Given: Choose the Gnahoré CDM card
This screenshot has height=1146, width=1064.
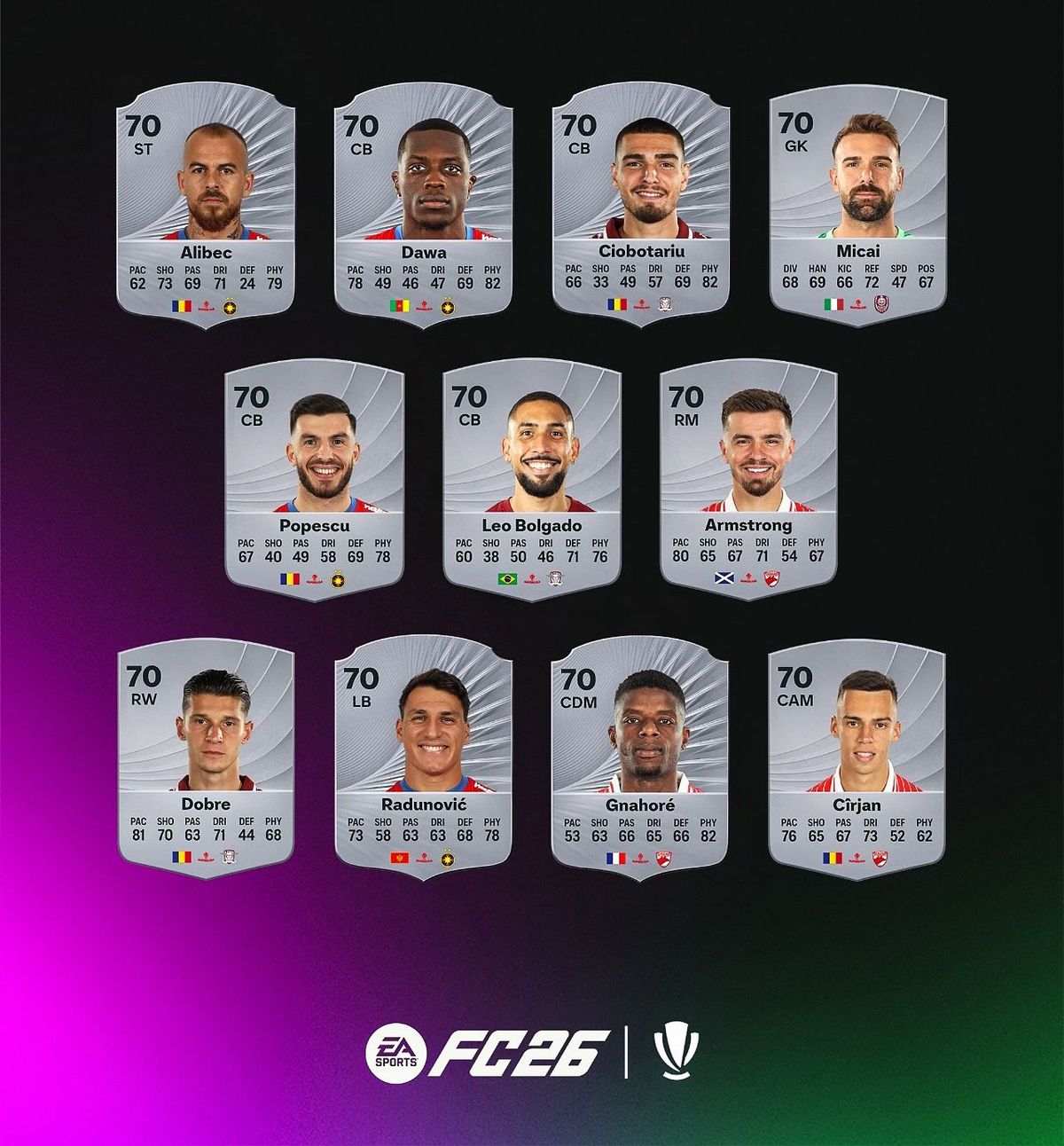Looking at the screenshot, I should [x=639, y=758].
